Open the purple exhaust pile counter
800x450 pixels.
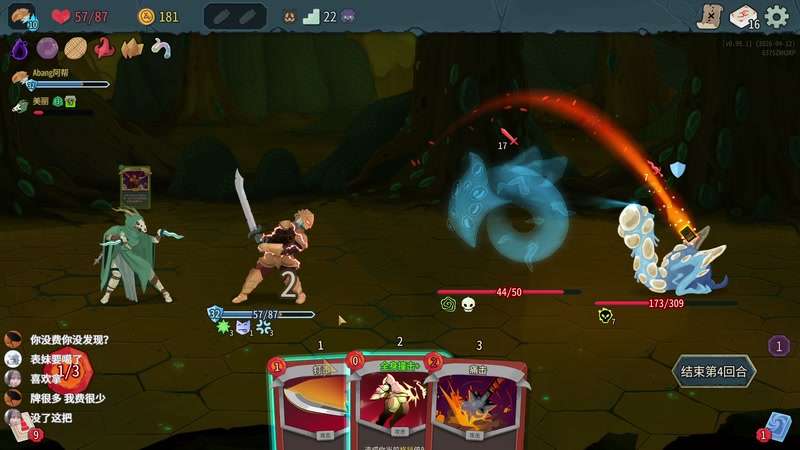(779, 346)
